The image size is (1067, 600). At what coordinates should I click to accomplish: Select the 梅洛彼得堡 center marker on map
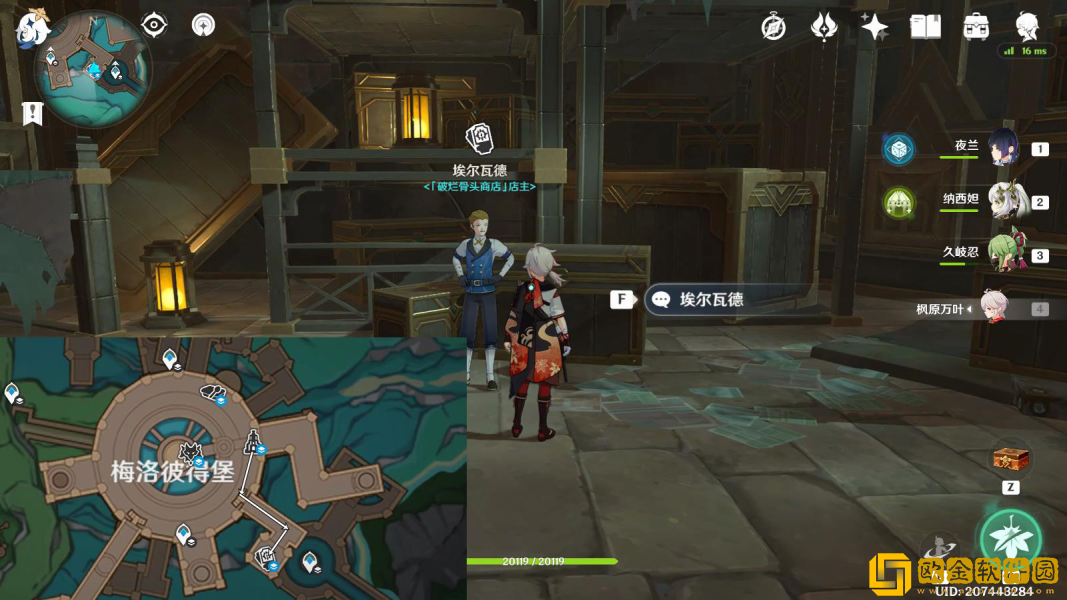[189, 453]
